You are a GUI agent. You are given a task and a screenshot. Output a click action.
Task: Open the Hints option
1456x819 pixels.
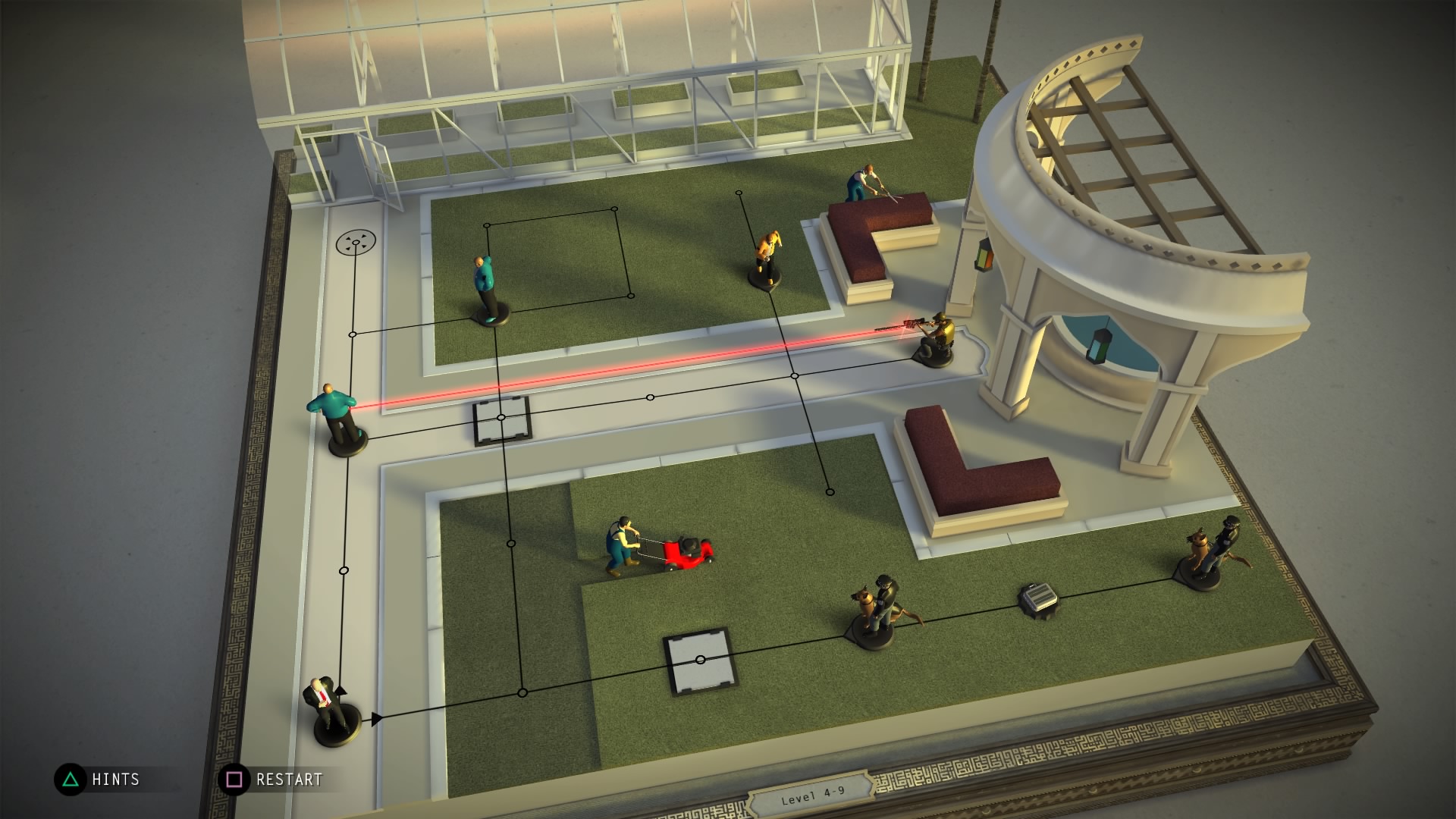point(98,780)
